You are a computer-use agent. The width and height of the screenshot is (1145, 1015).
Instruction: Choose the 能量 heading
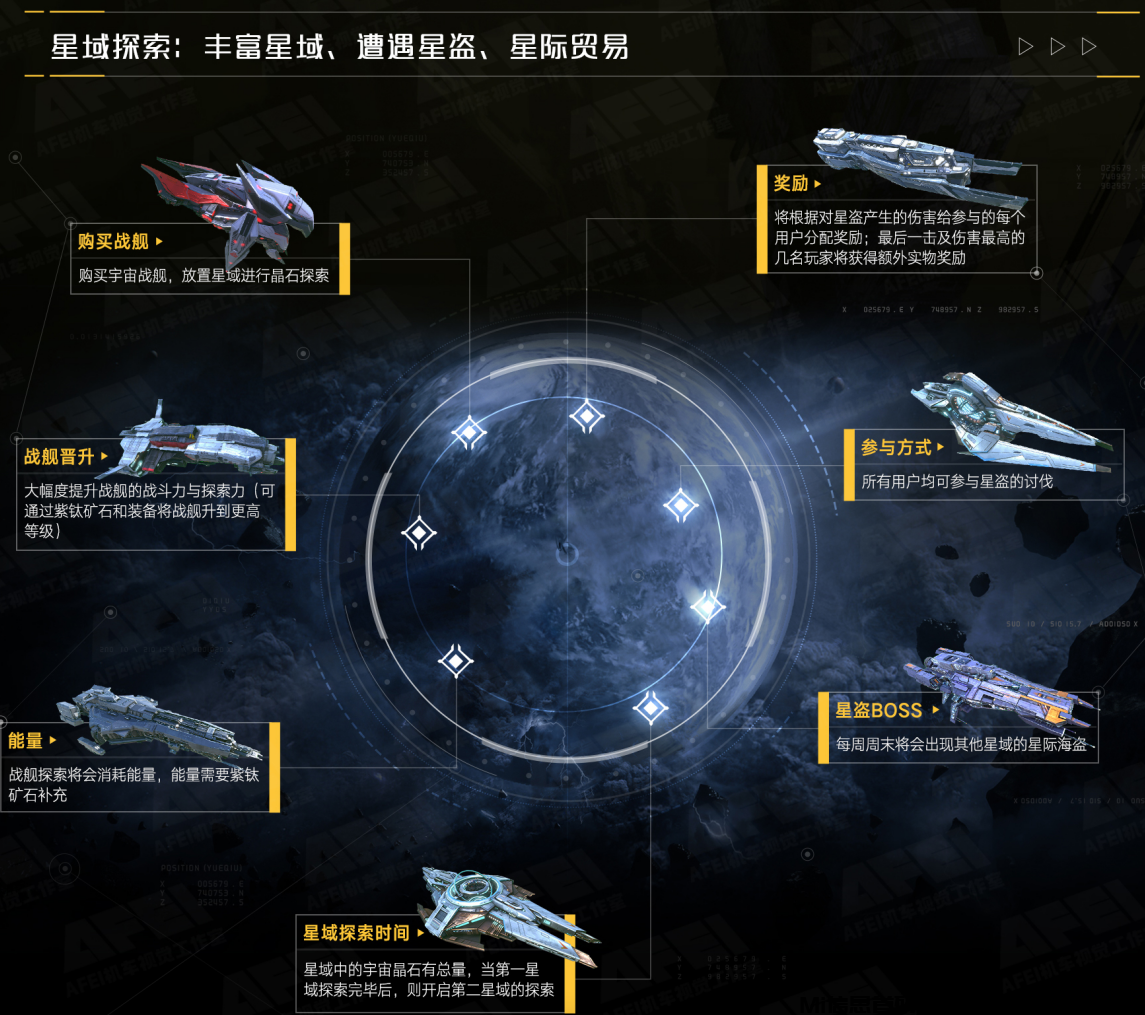click(x=26, y=740)
